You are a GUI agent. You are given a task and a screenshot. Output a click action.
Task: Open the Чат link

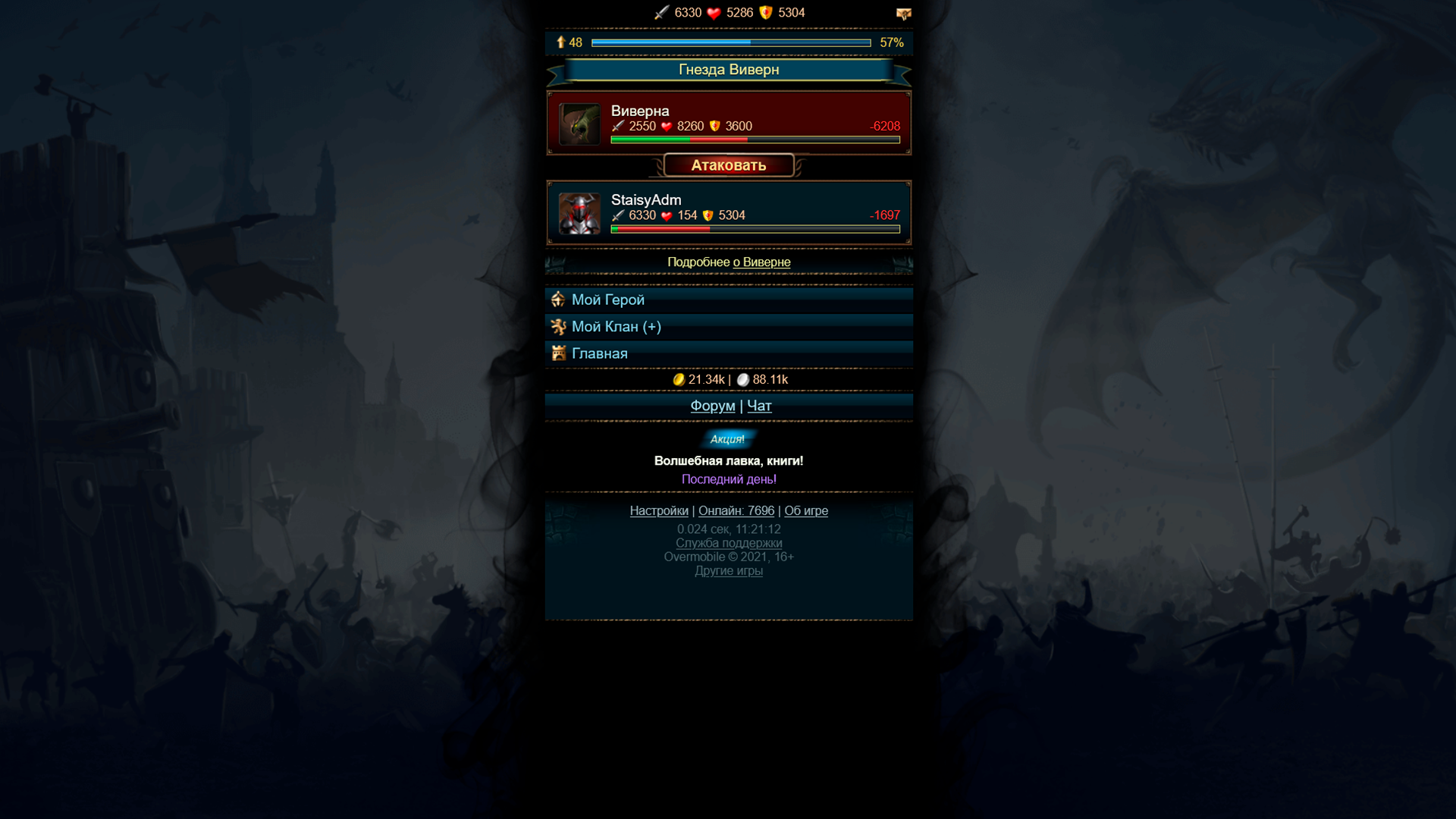[x=759, y=406]
